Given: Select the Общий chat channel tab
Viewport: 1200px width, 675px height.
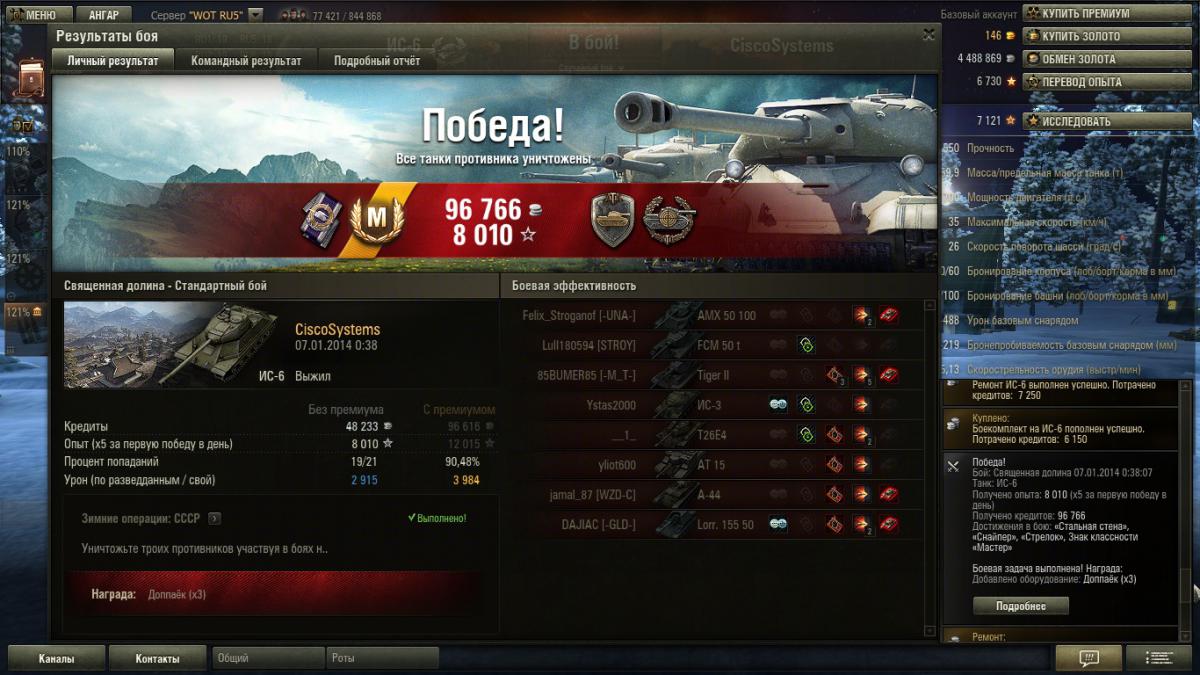Looking at the screenshot, I should point(267,659).
